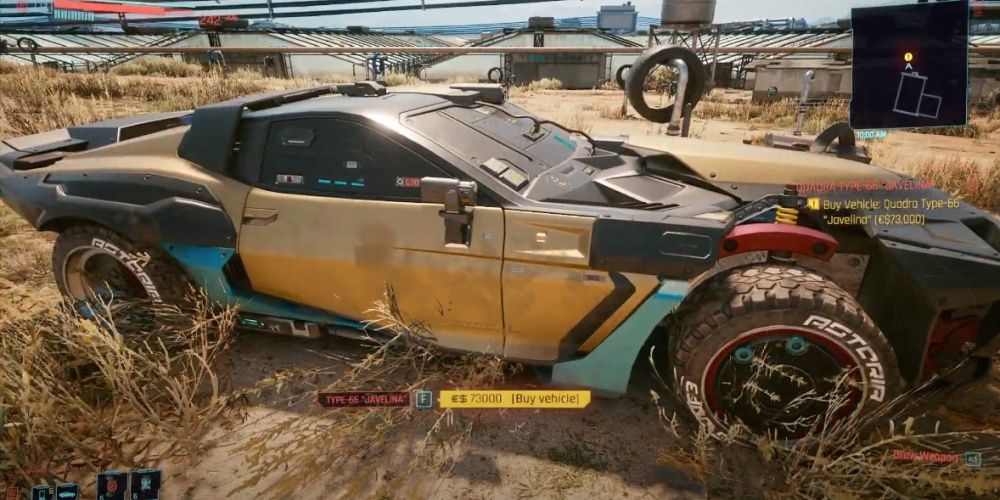Image resolution: width=1000 pixels, height=500 pixels.
Task: Click the Type-66 "Javelina" name tag
Action: tap(364, 399)
